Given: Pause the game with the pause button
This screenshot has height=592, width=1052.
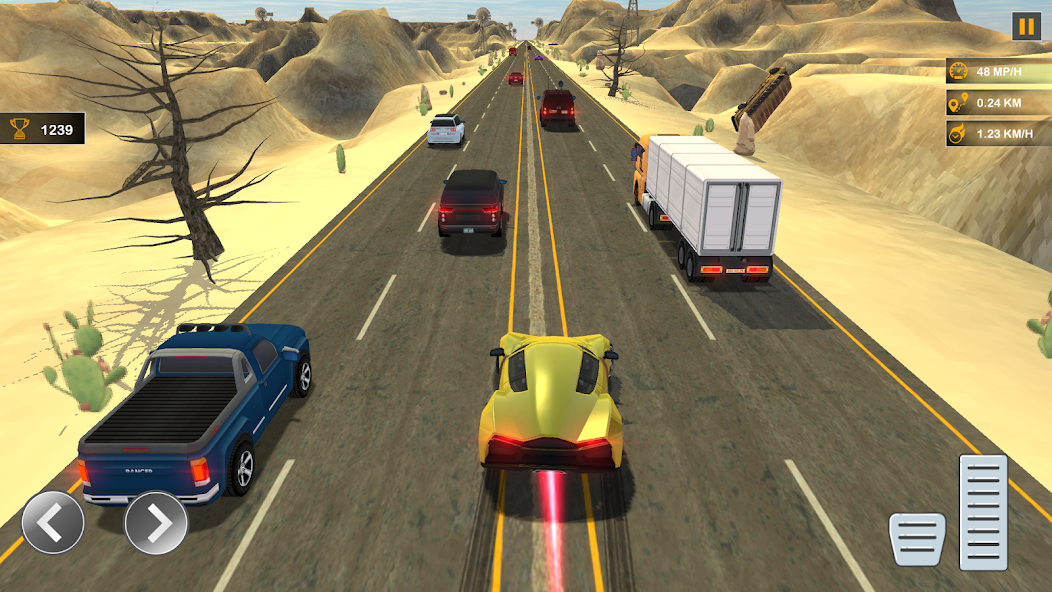Looking at the screenshot, I should [x=1026, y=26].
